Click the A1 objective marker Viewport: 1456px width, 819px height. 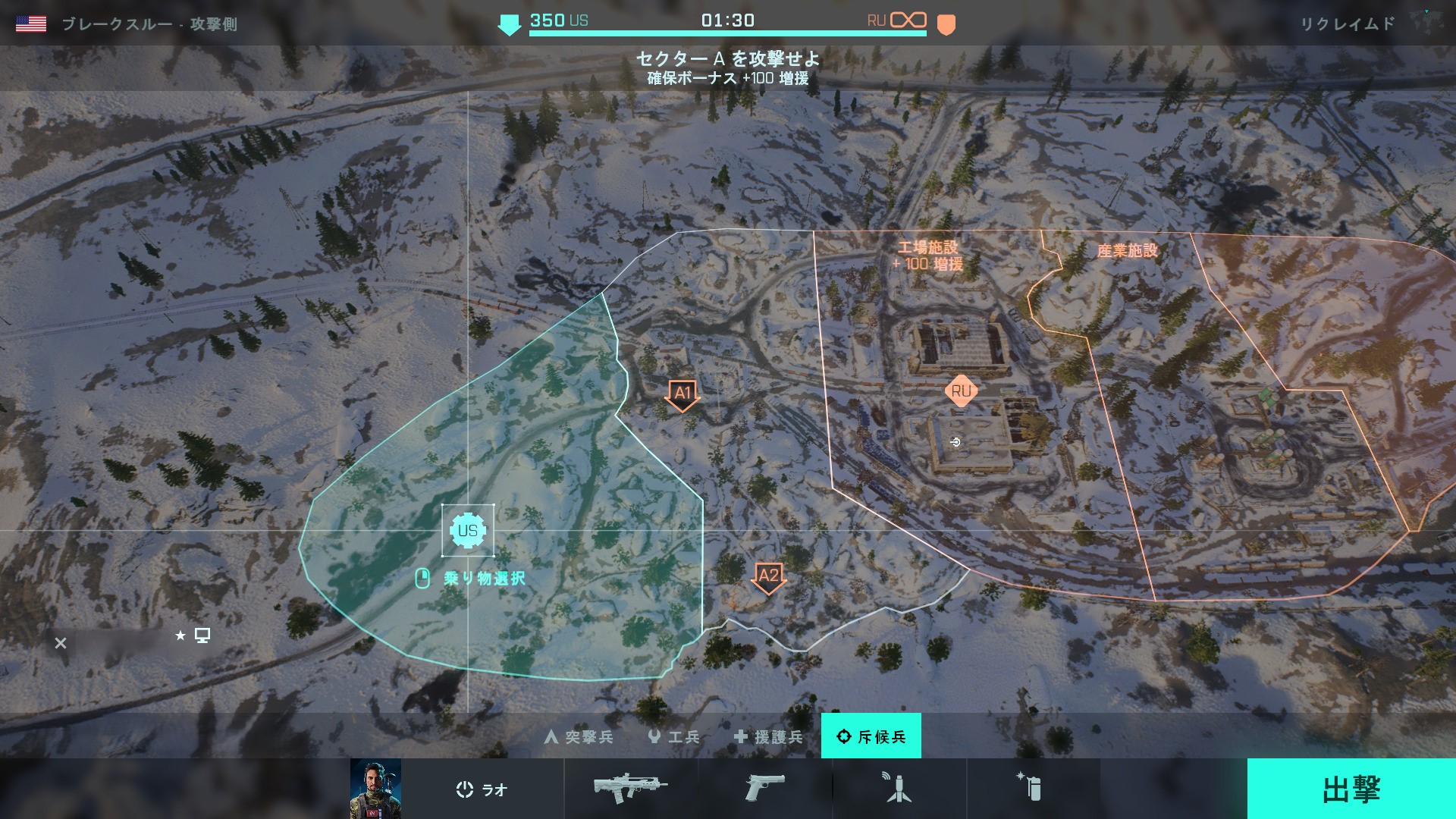pyautogui.click(x=682, y=394)
